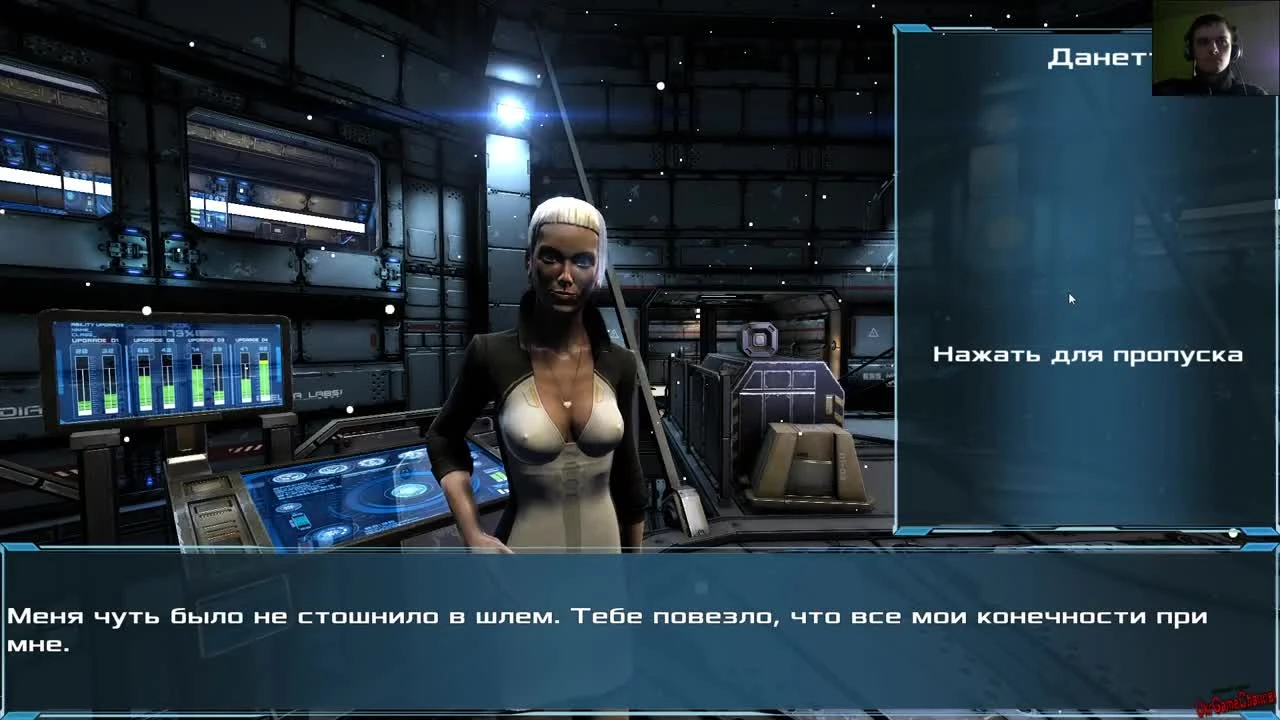Toggle the green indicator on the holo-table edge
The height and width of the screenshot is (720, 1280).
tap(497, 476)
